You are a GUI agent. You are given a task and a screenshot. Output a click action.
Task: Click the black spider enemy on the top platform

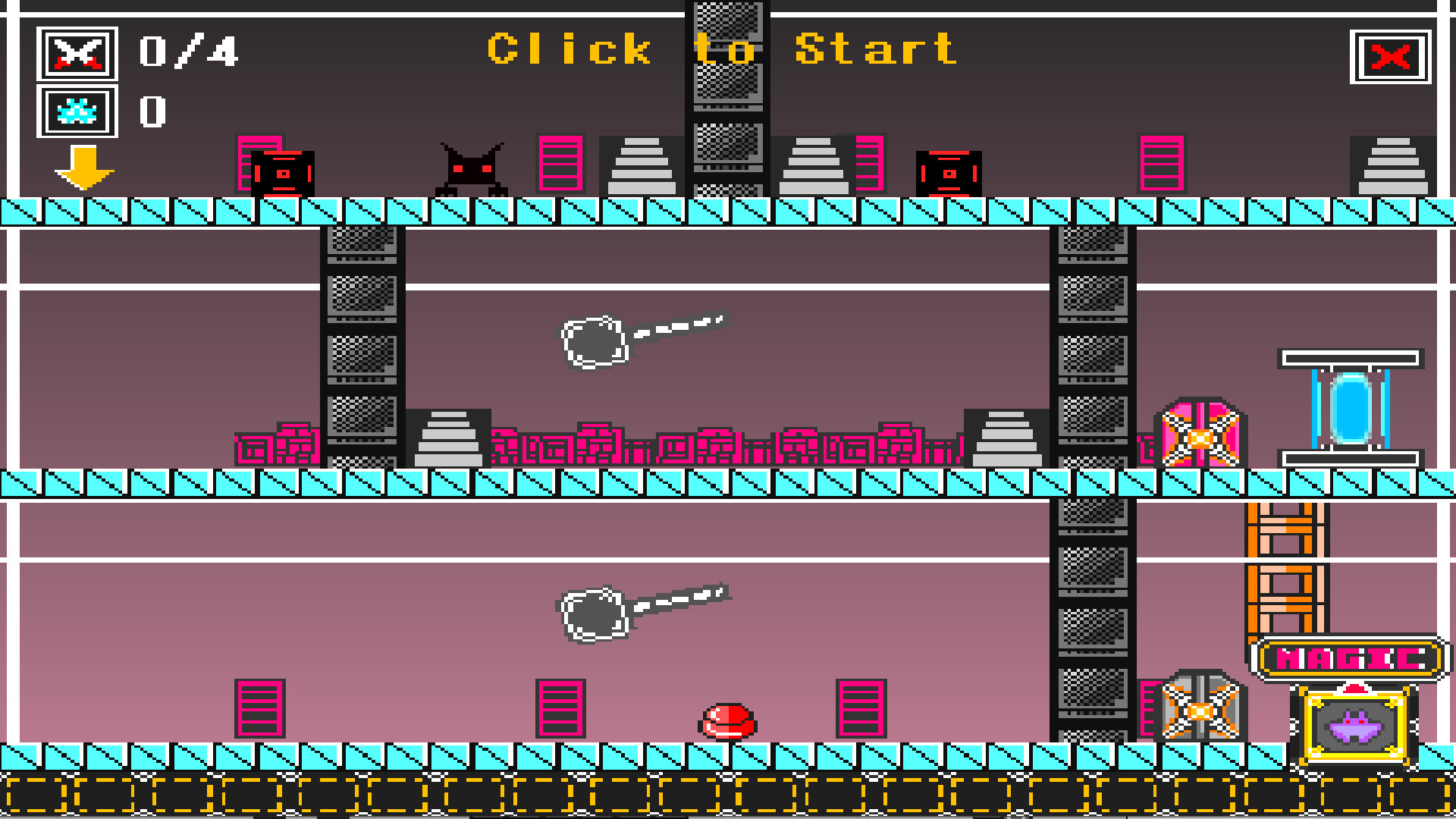471,165
